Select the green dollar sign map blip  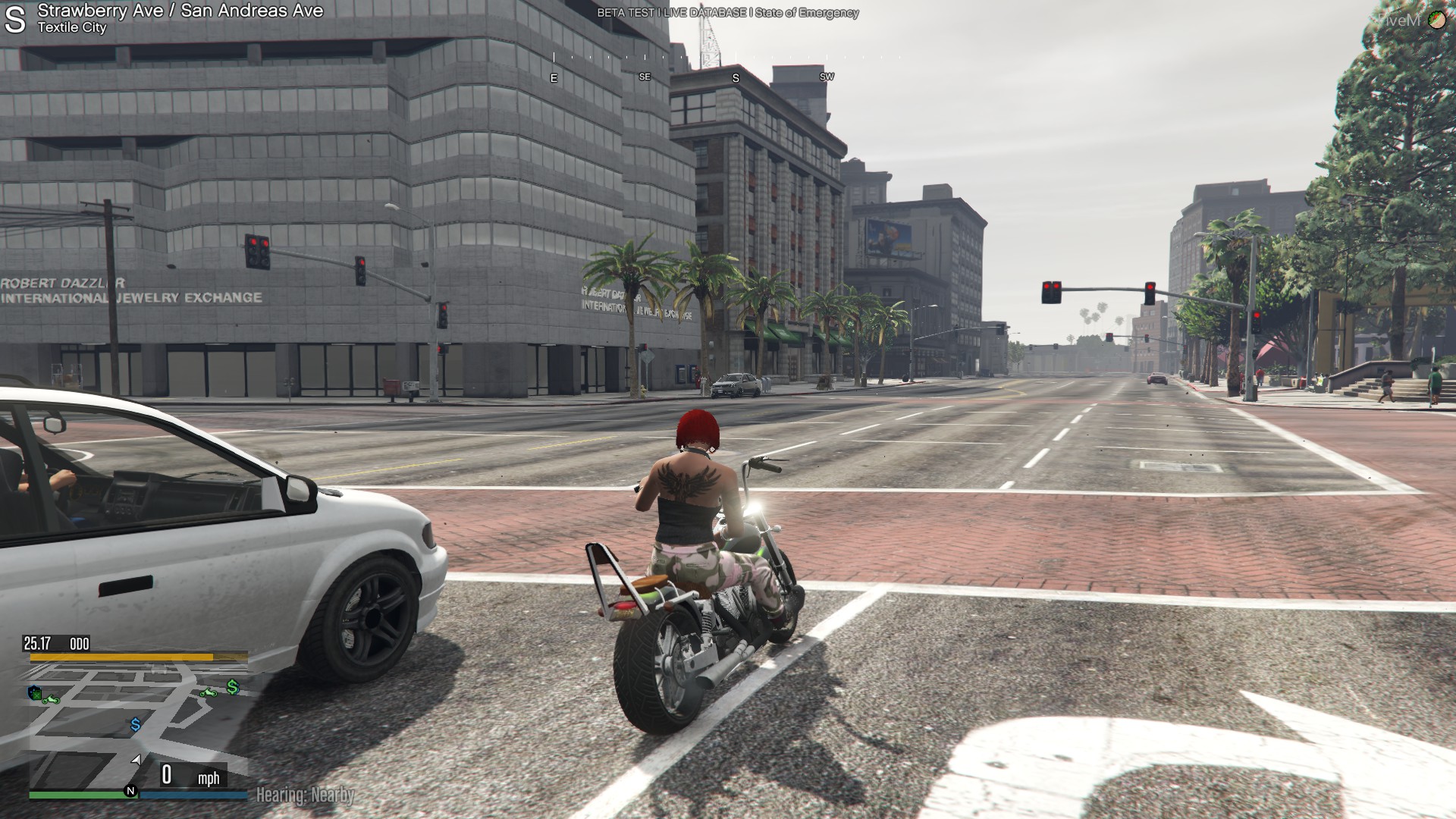coord(233,687)
